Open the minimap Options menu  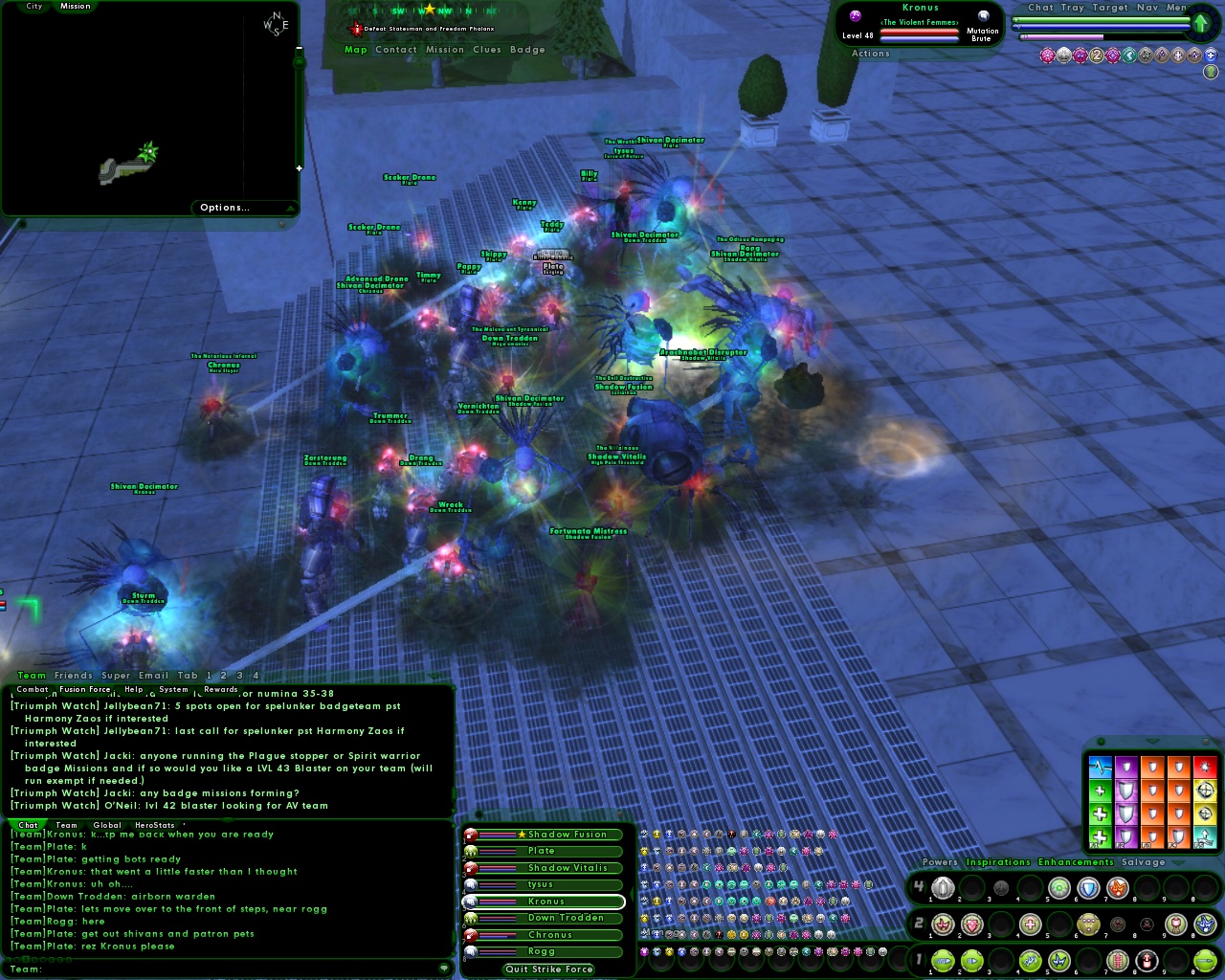point(225,208)
